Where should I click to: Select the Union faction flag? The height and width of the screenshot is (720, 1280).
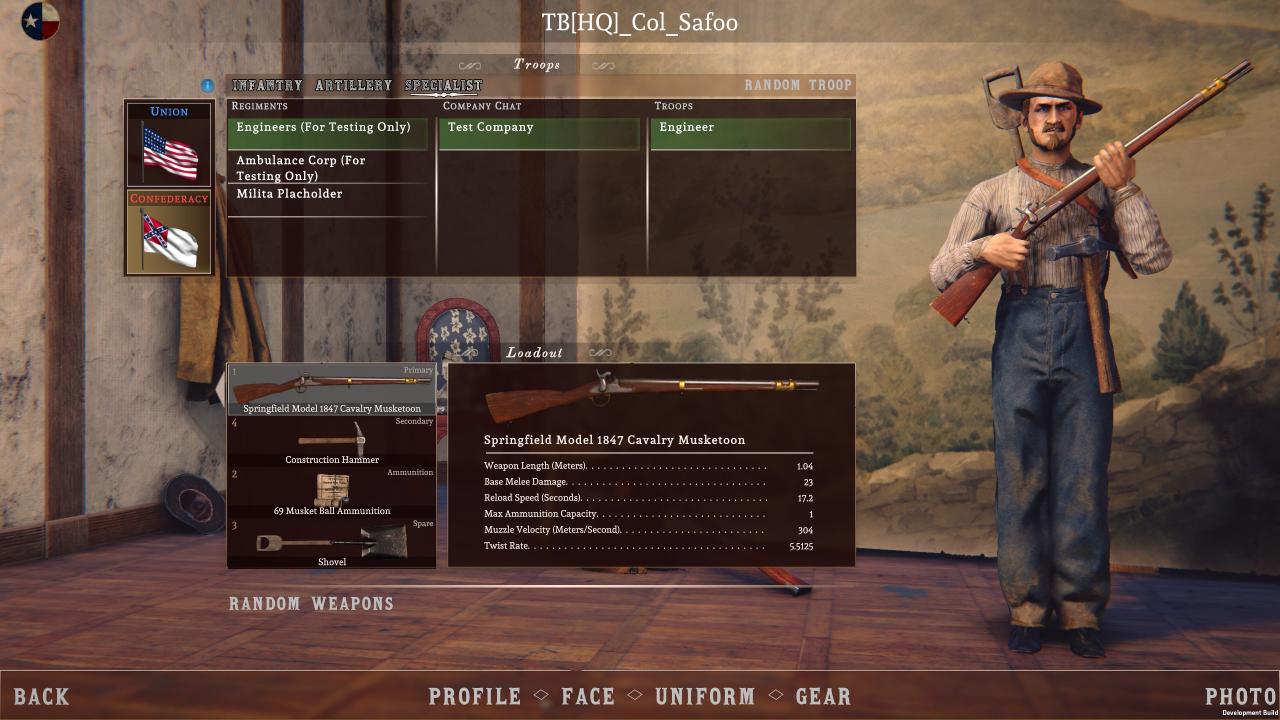[169, 144]
